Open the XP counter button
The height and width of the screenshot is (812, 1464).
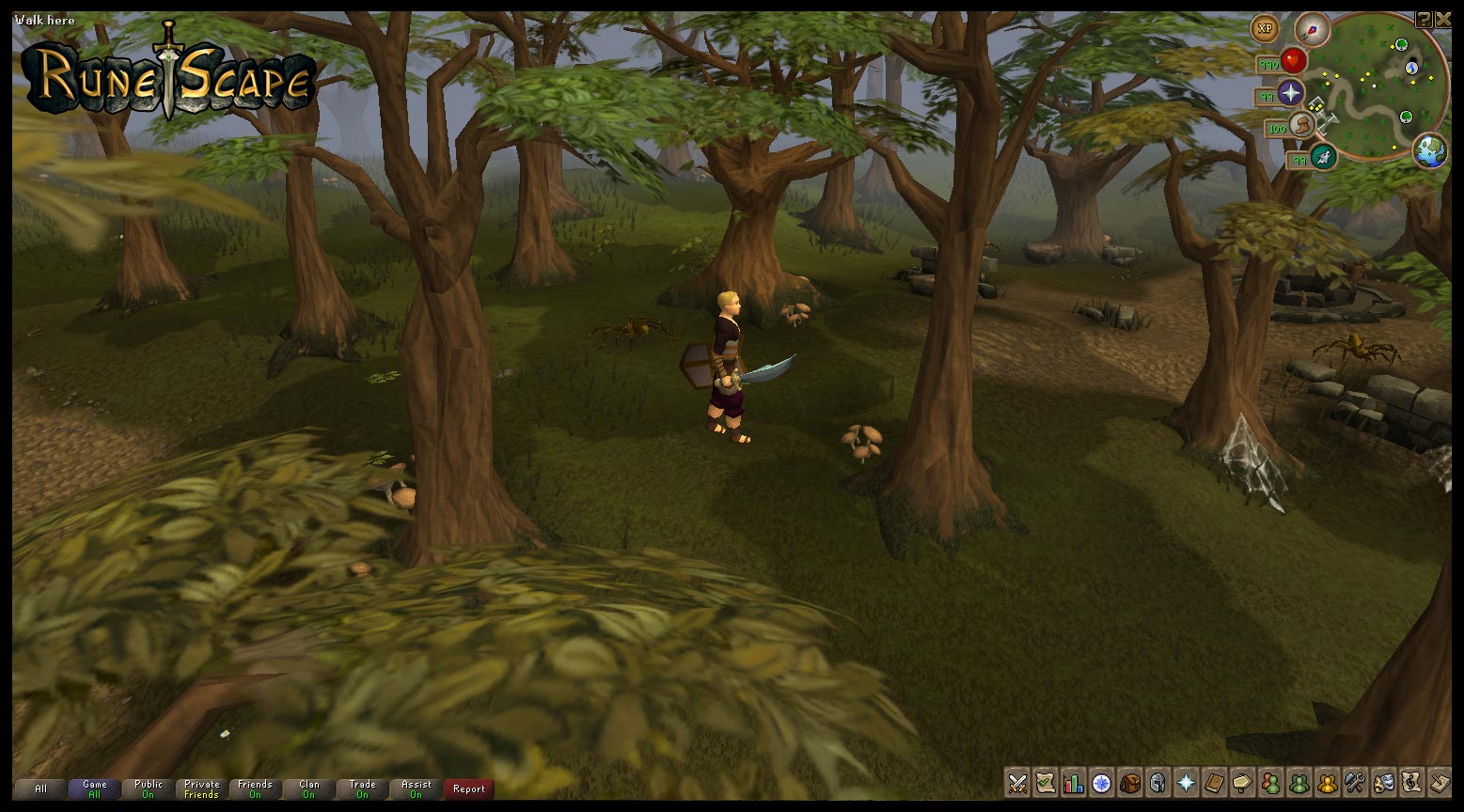coord(1266,28)
